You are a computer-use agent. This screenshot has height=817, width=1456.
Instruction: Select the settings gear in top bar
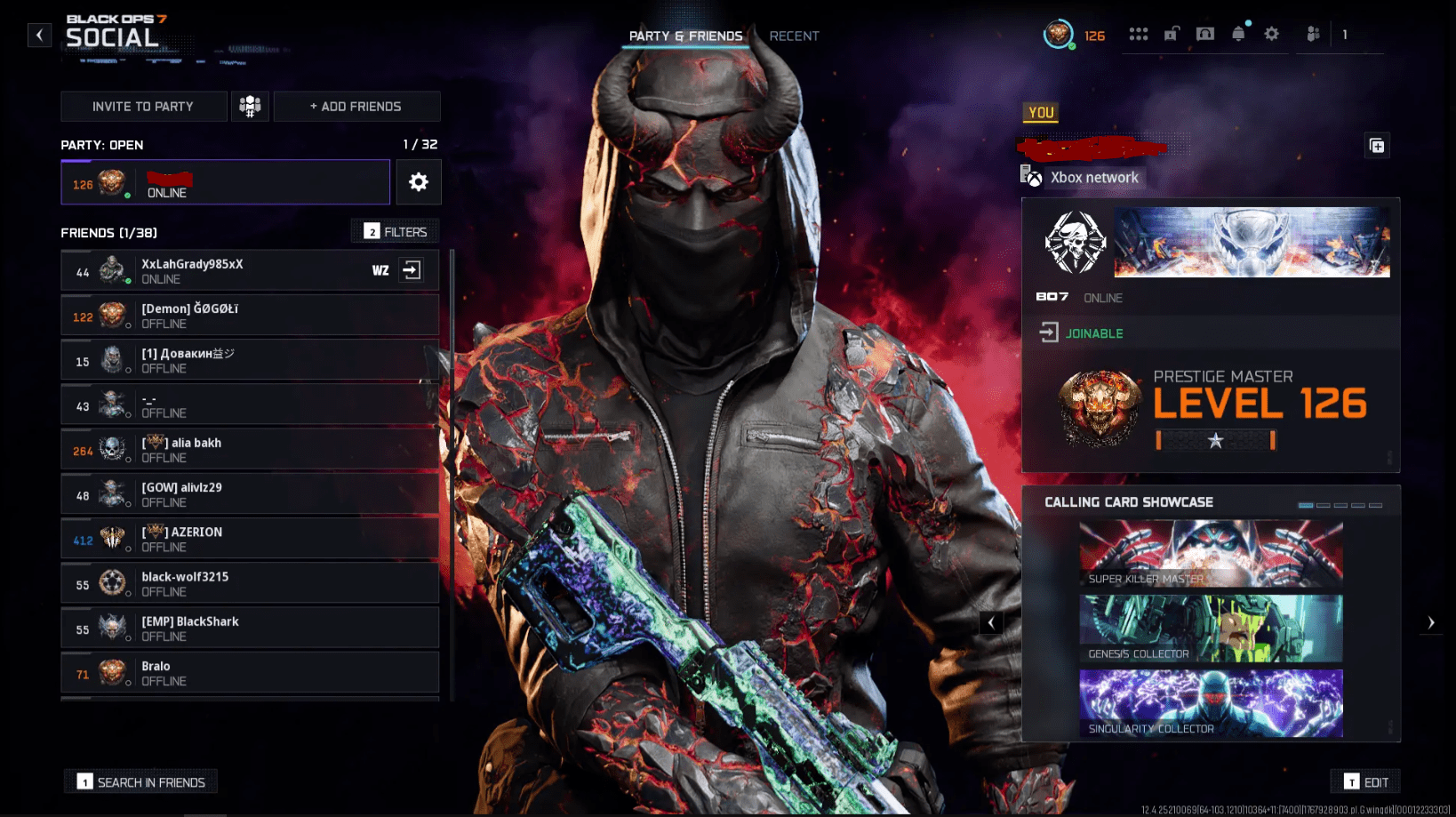[1272, 34]
